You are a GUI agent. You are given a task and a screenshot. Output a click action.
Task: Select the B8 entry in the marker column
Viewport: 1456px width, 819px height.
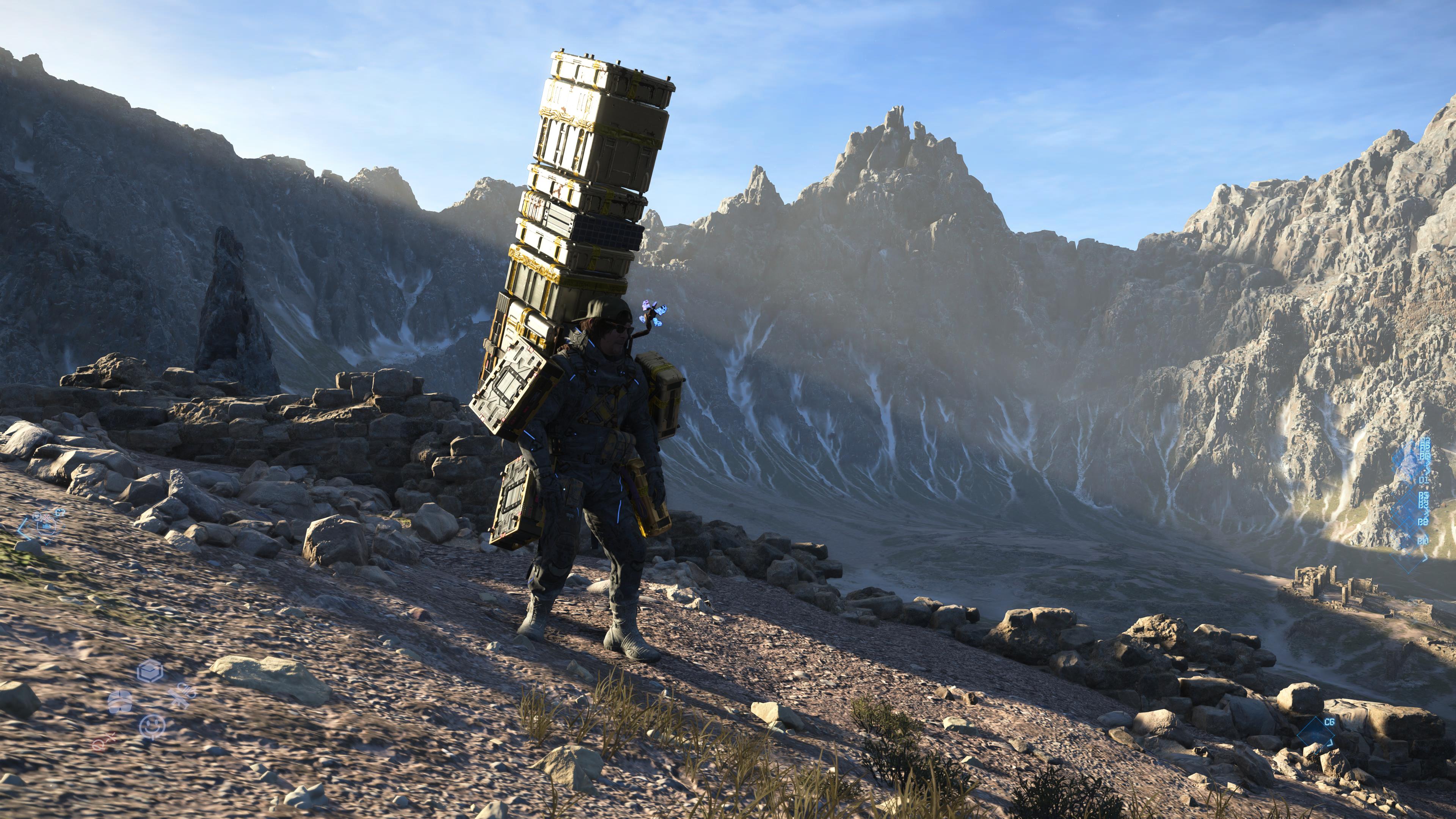pos(1423,522)
